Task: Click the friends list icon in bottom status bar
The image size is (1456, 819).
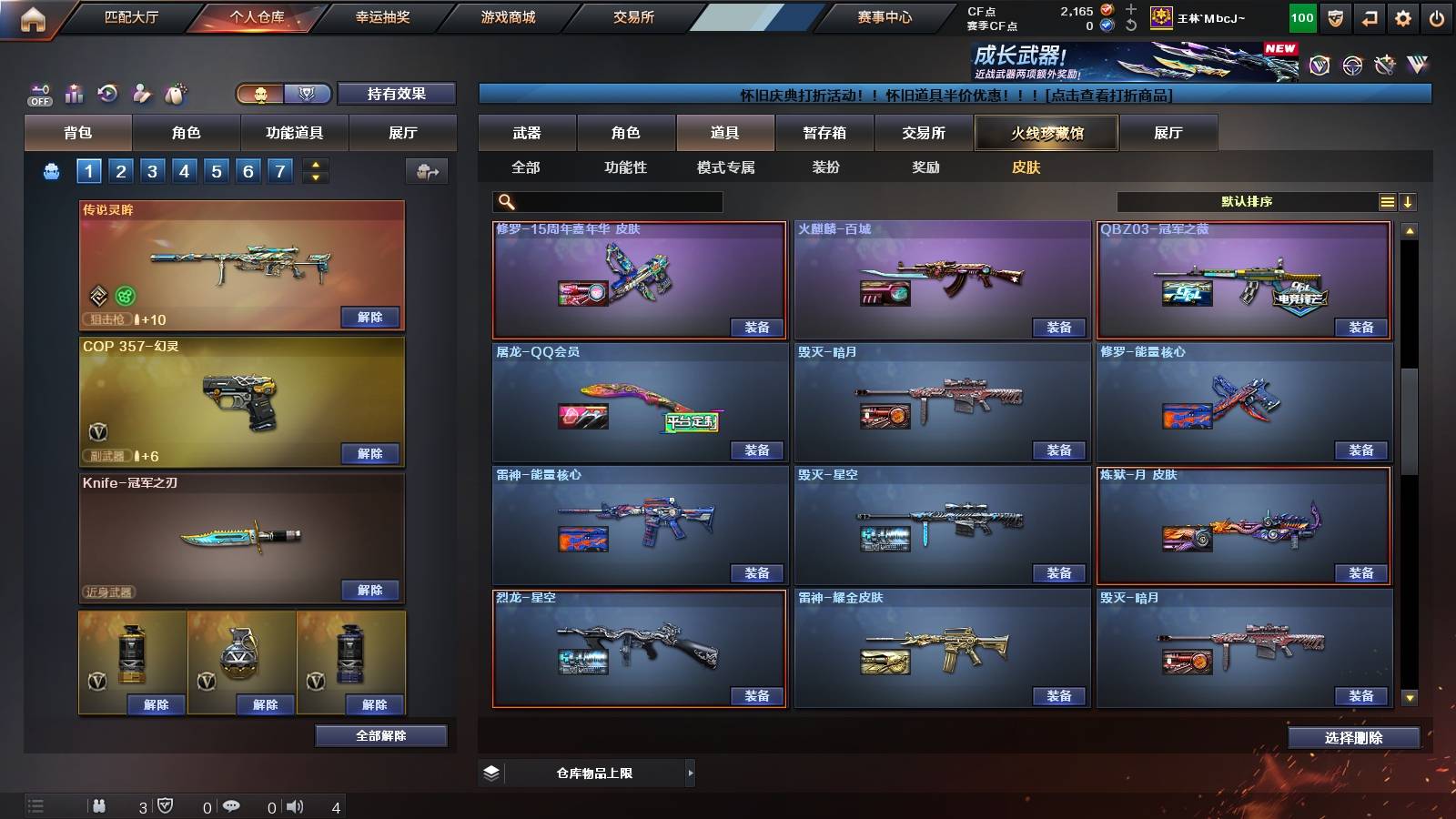Action: [100, 805]
